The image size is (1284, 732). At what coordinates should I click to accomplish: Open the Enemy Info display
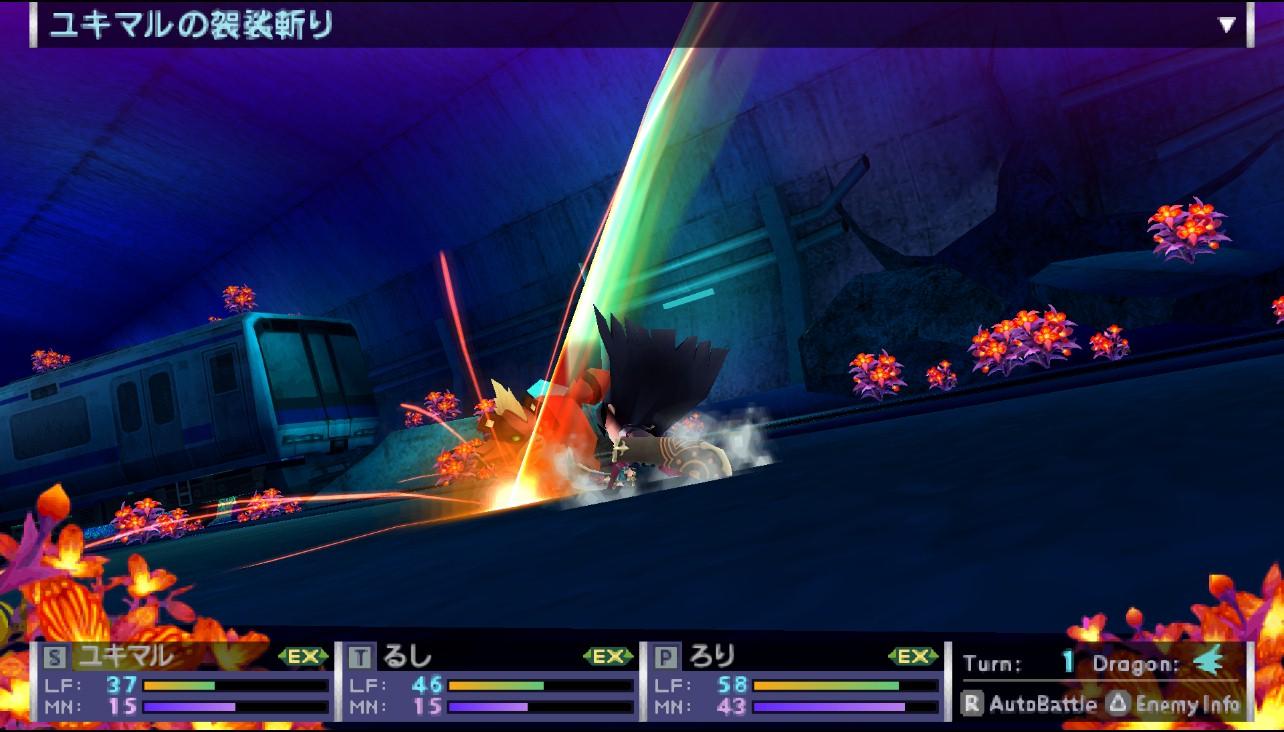[1174, 704]
